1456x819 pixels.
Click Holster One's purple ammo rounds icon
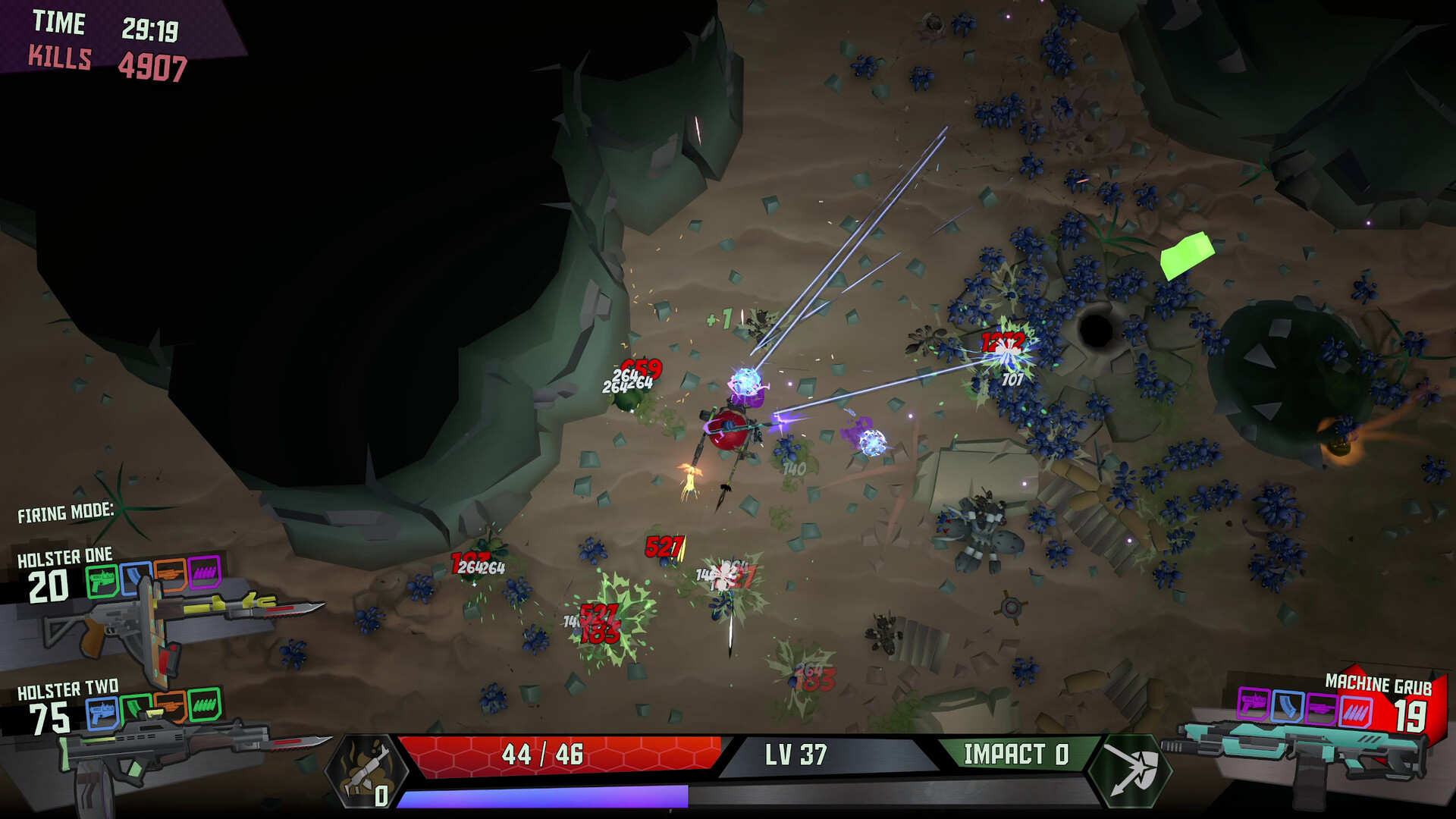[204, 573]
